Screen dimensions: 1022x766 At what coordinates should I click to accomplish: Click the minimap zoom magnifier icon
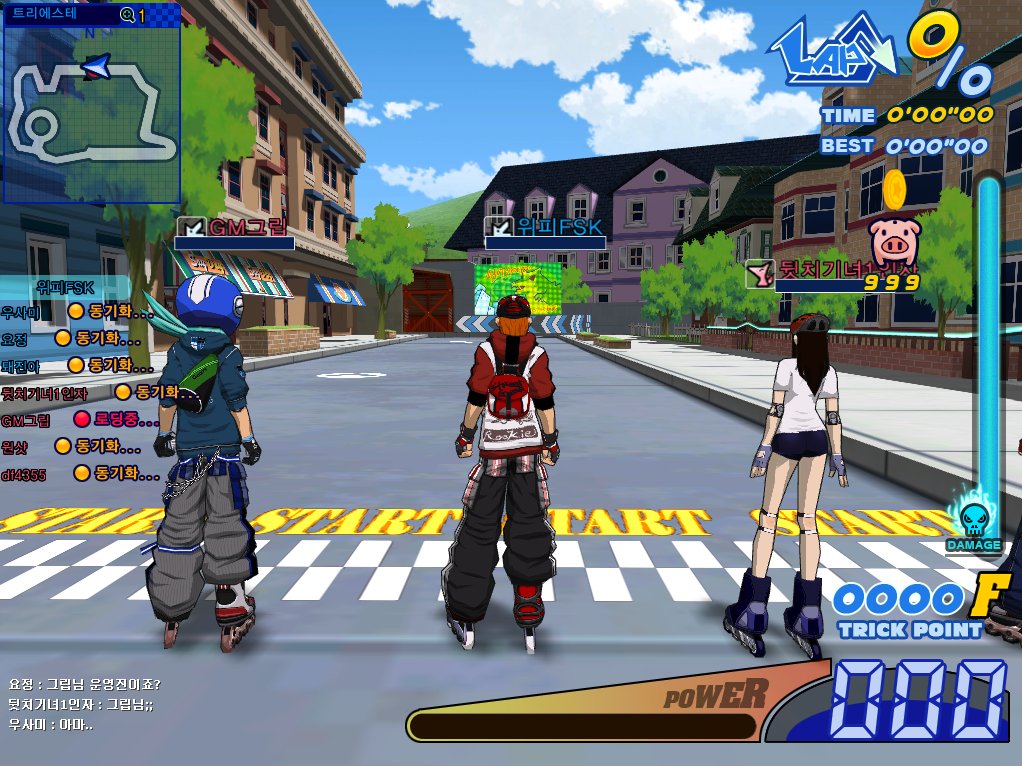127,15
